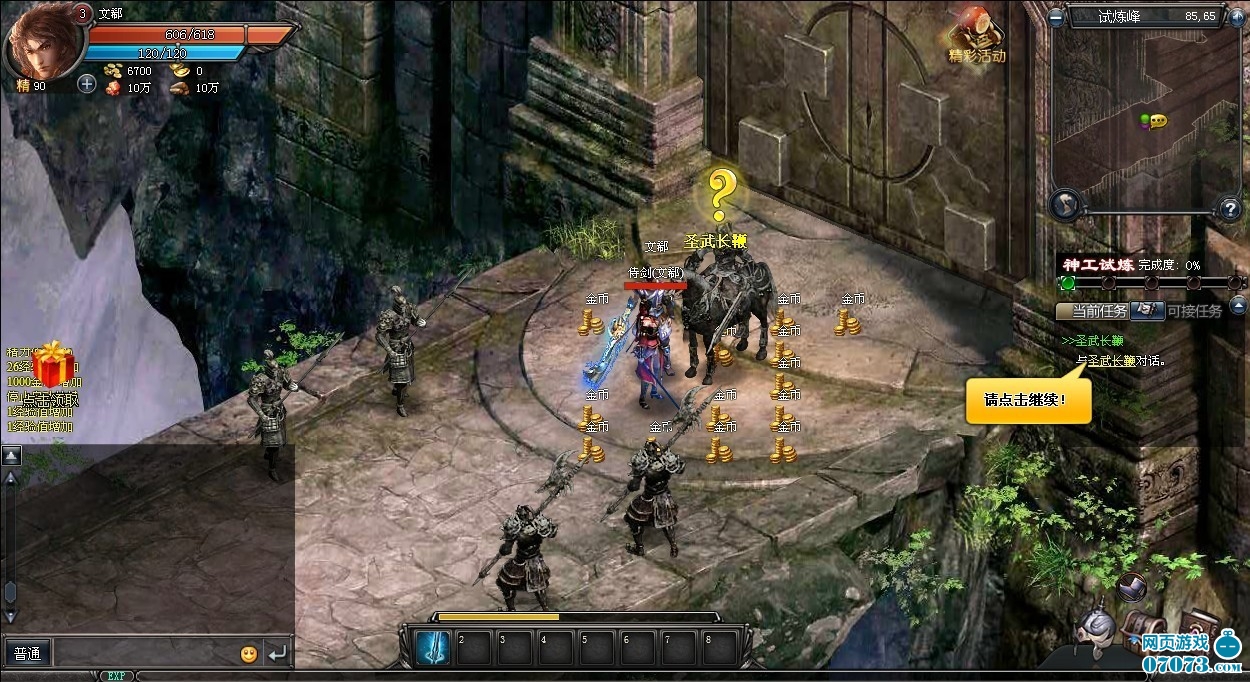This screenshot has height=682, width=1250.
Task: Open the chat emoji smiley picker
Action: tap(249, 654)
